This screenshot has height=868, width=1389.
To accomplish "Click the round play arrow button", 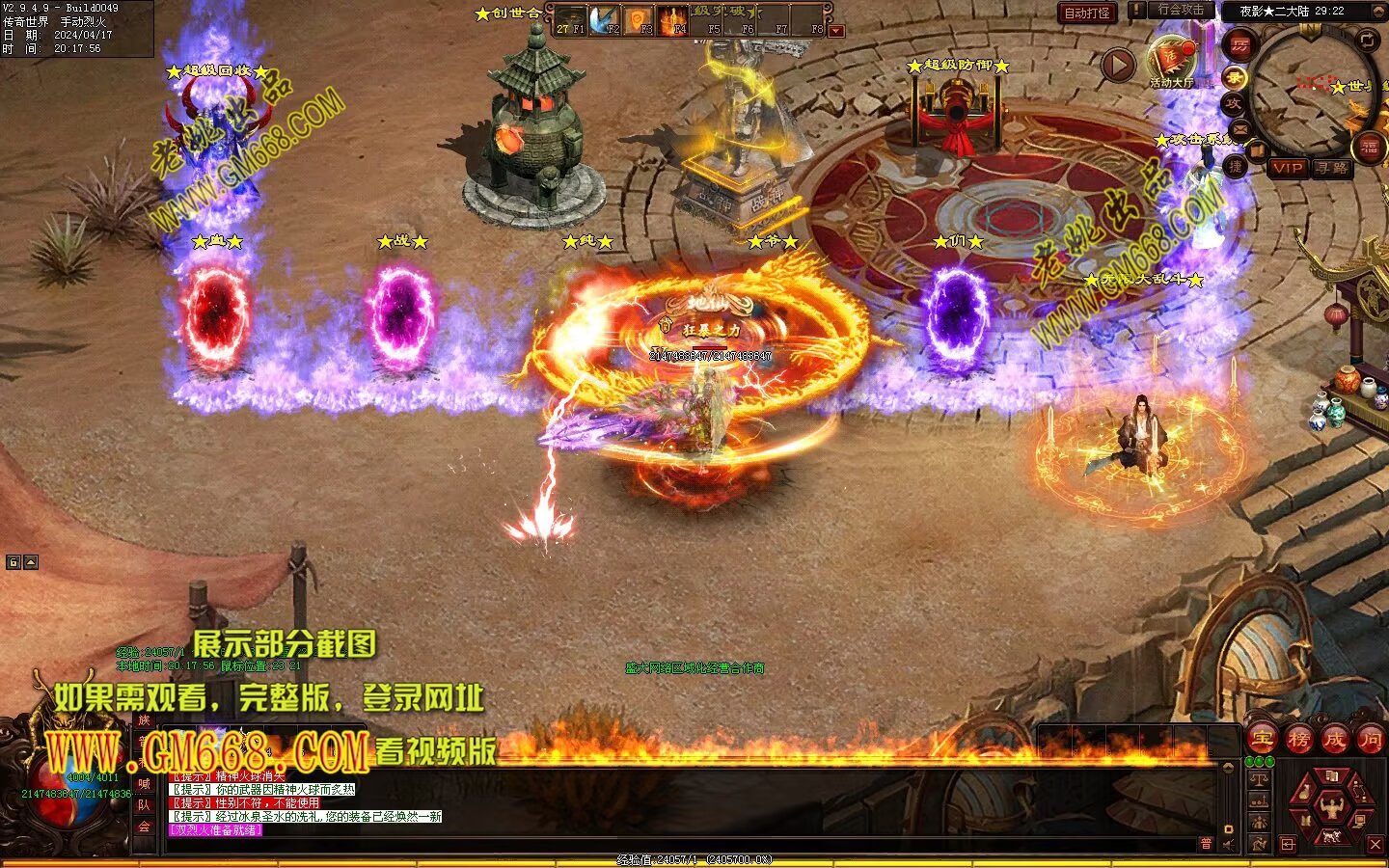I will 1118,66.
